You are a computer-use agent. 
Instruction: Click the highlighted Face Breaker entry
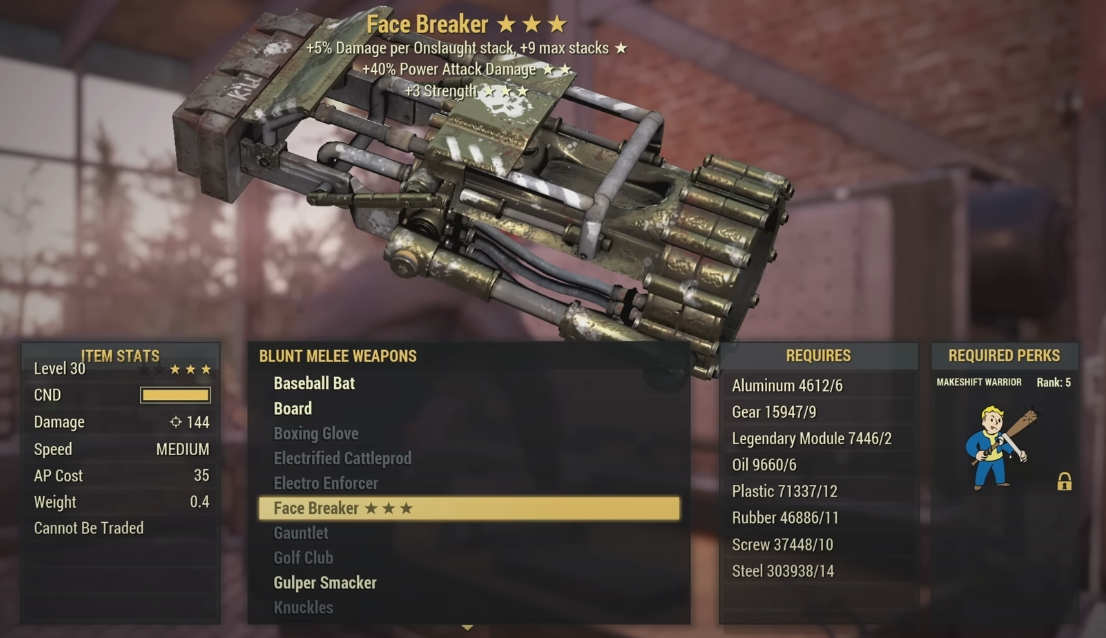(x=468, y=508)
